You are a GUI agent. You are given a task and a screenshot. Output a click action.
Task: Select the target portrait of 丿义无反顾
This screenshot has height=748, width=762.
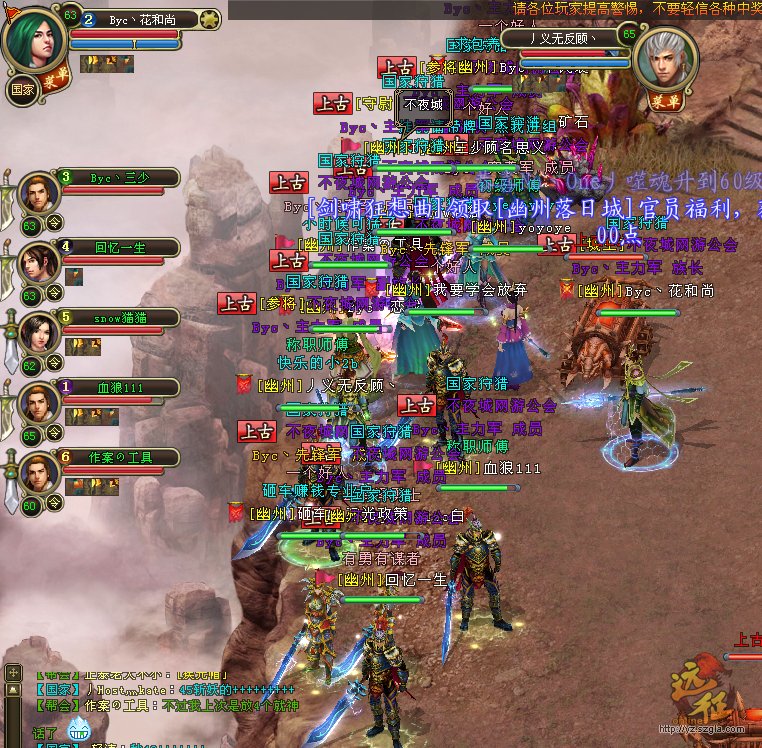click(666, 59)
